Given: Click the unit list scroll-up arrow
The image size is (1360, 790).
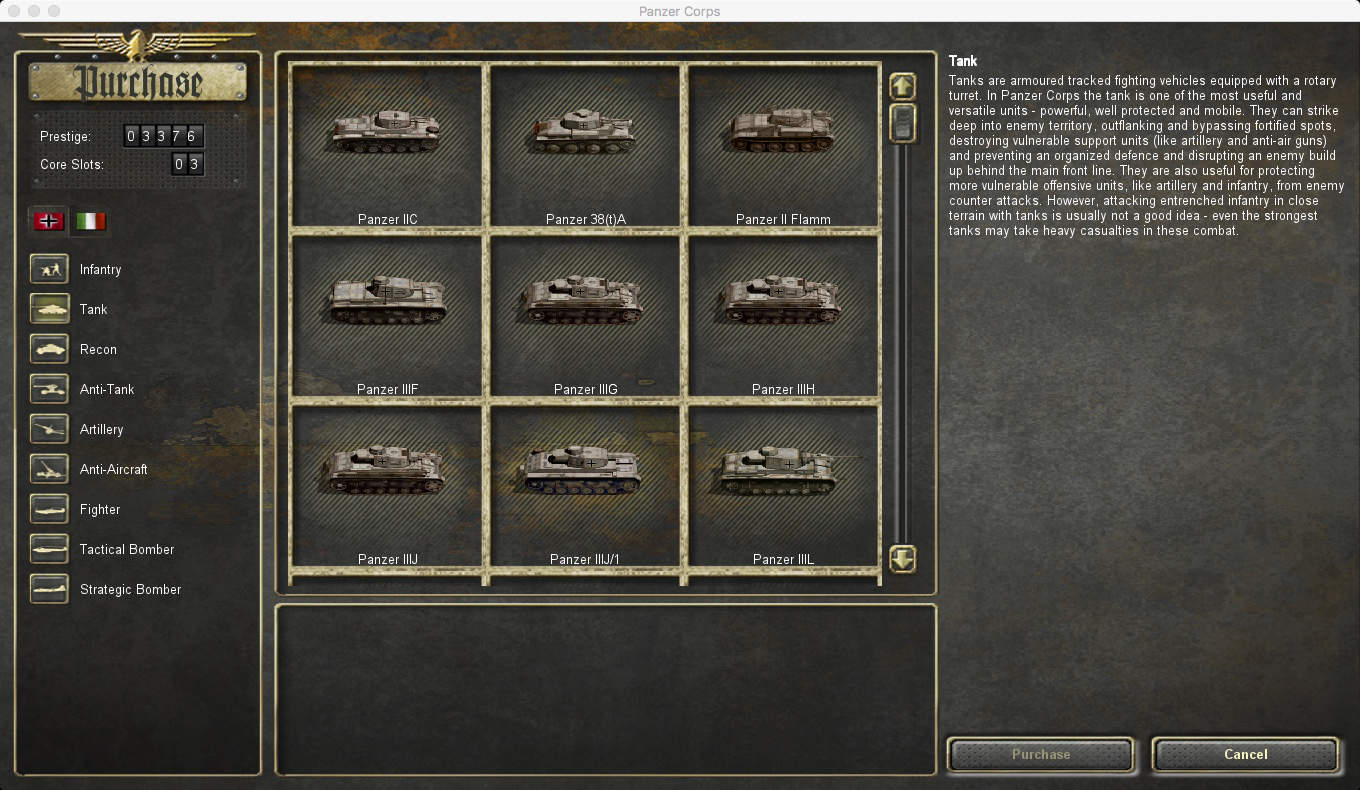Looking at the screenshot, I should [902, 86].
